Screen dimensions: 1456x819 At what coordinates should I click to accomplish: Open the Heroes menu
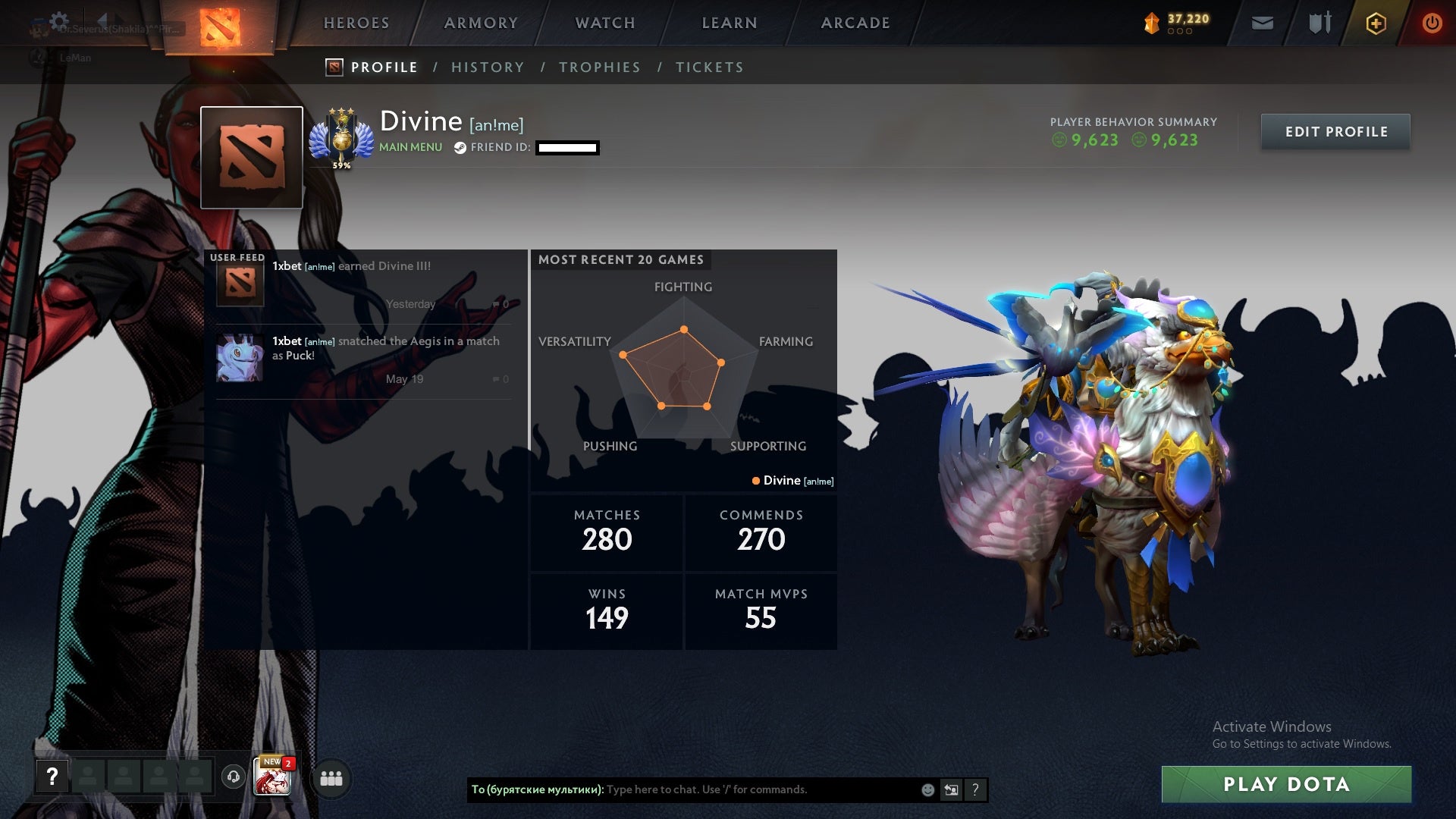point(356,23)
